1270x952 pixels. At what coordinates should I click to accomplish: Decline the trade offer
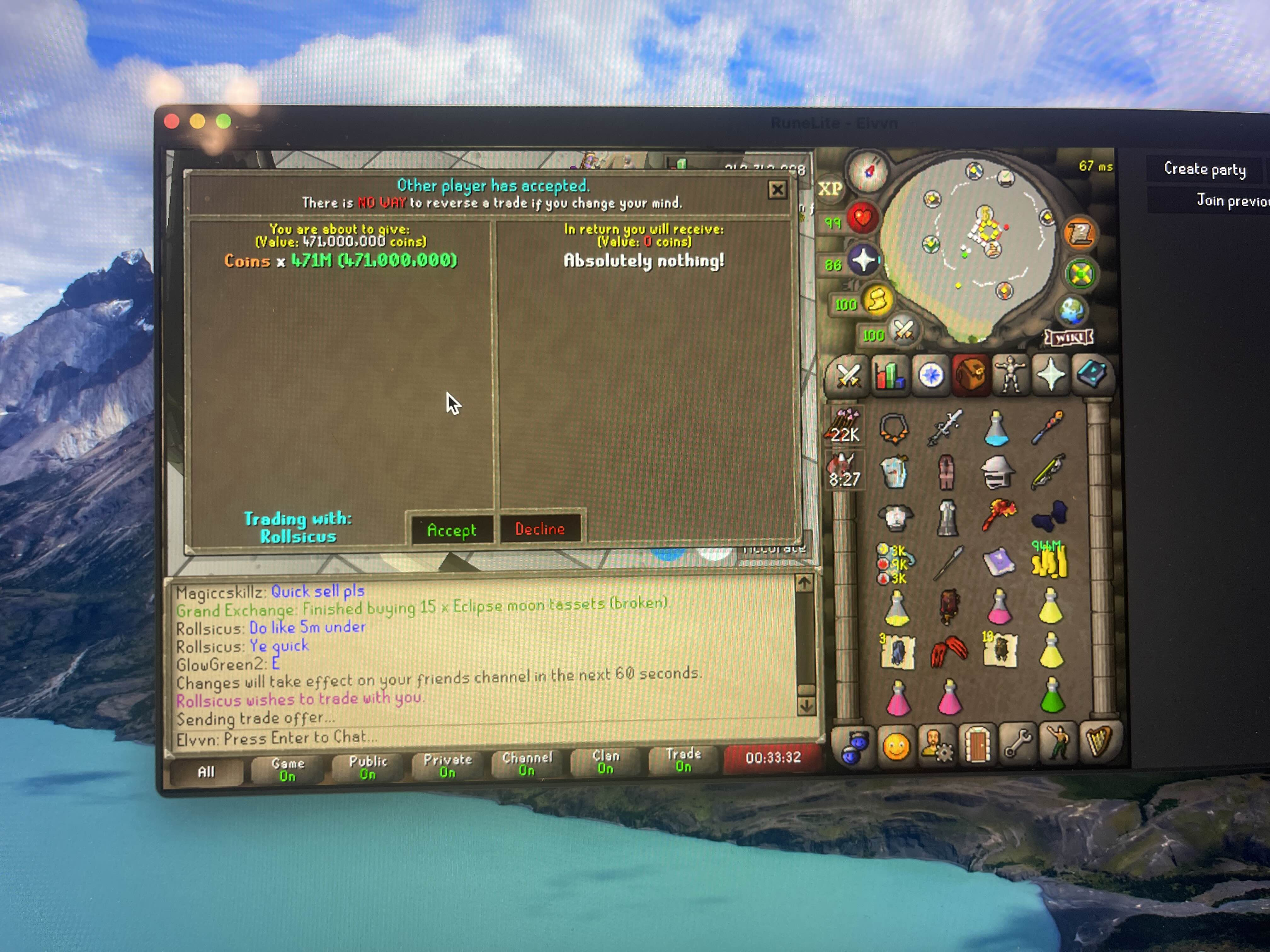pyautogui.click(x=540, y=529)
